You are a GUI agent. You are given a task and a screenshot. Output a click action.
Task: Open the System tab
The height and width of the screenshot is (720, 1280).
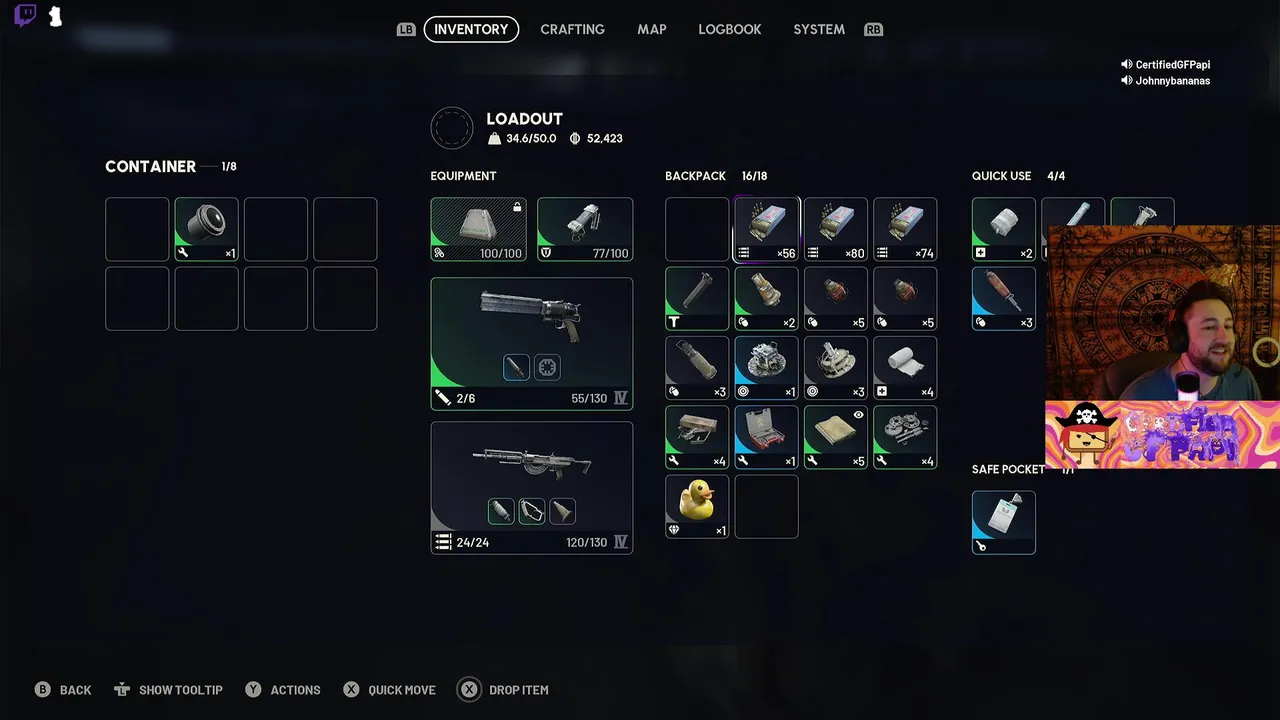pos(819,29)
